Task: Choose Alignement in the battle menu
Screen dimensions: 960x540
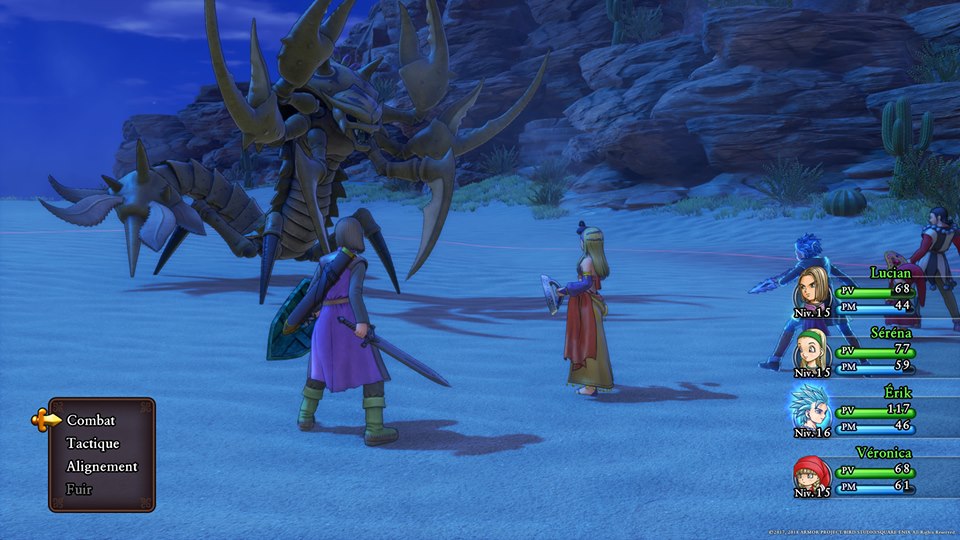Action: [102, 466]
